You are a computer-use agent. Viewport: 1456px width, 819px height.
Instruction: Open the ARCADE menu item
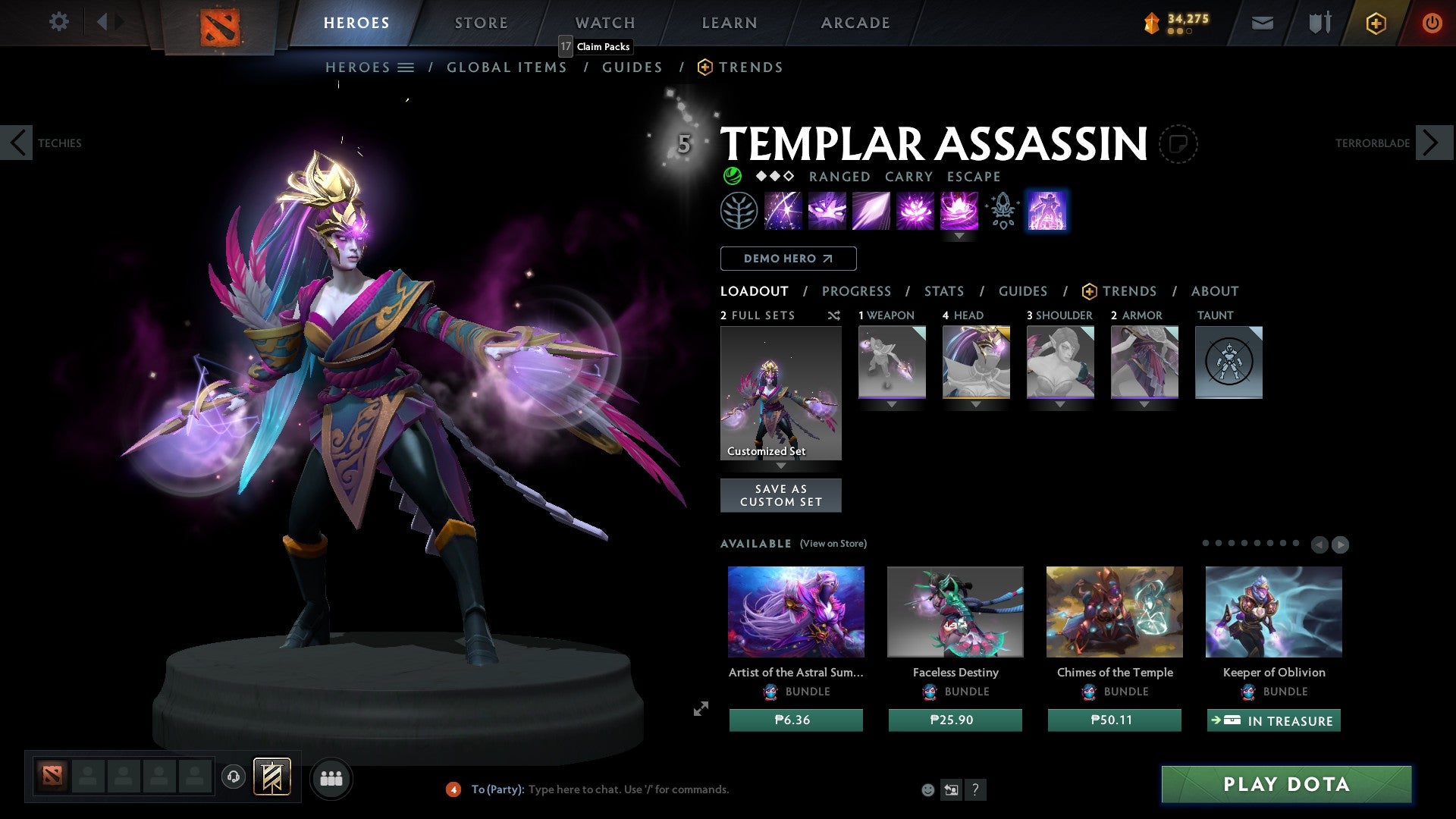pyautogui.click(x=855, y=23)
